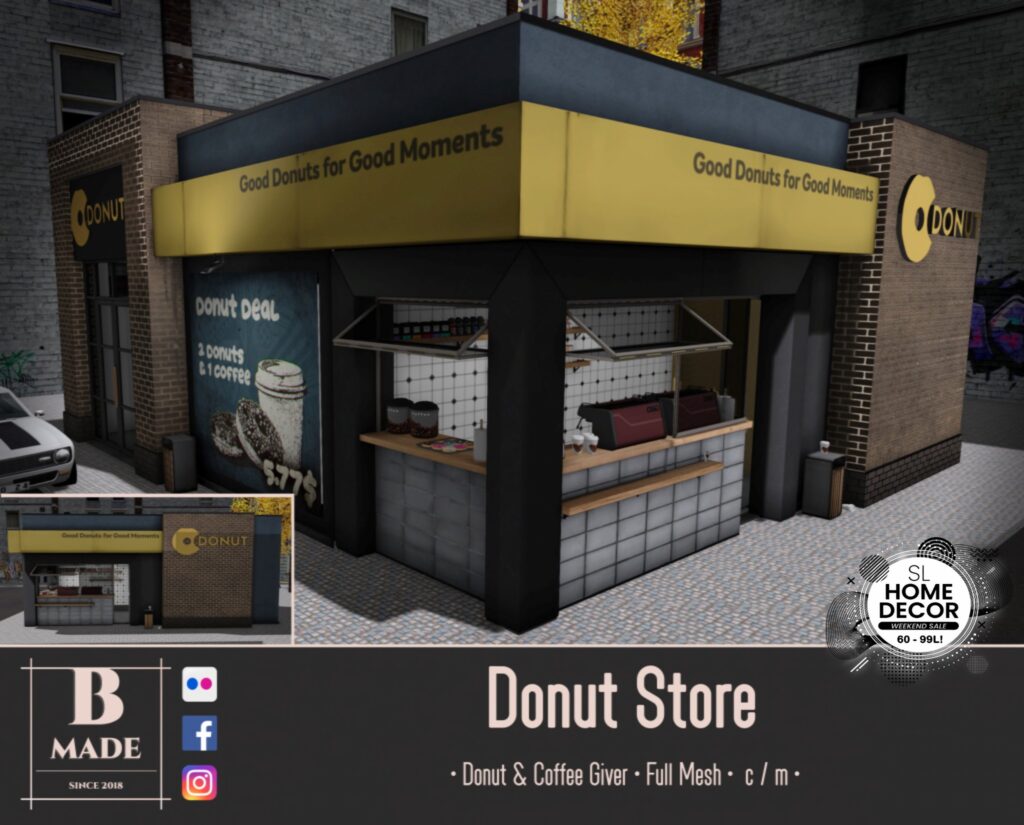Open the Flickr icon link
Image resolution: width=1024 pixels, height=825 pixels.
click(199, 685)
